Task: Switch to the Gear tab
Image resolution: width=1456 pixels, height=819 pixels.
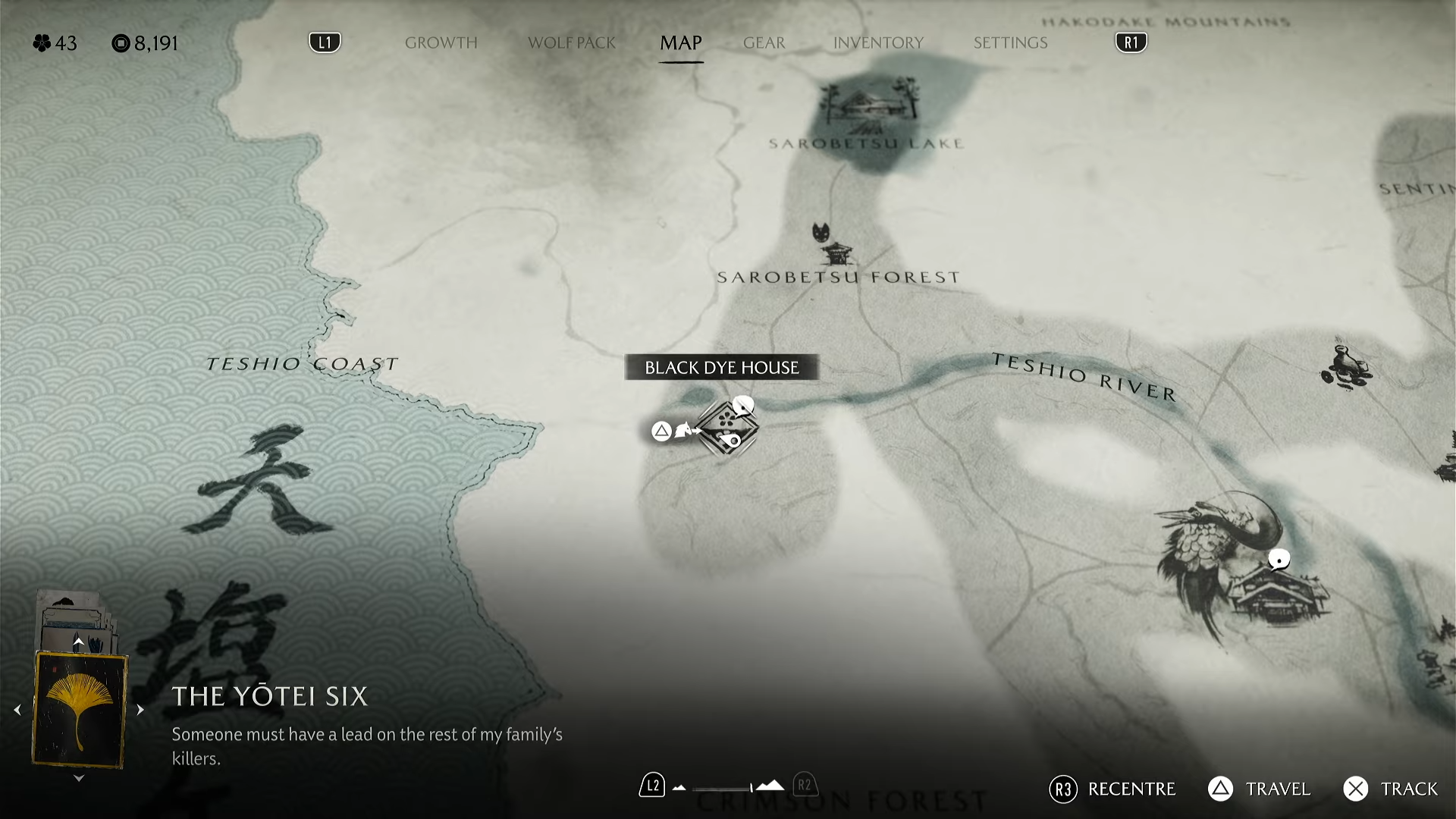Action: tap(764, 43)
